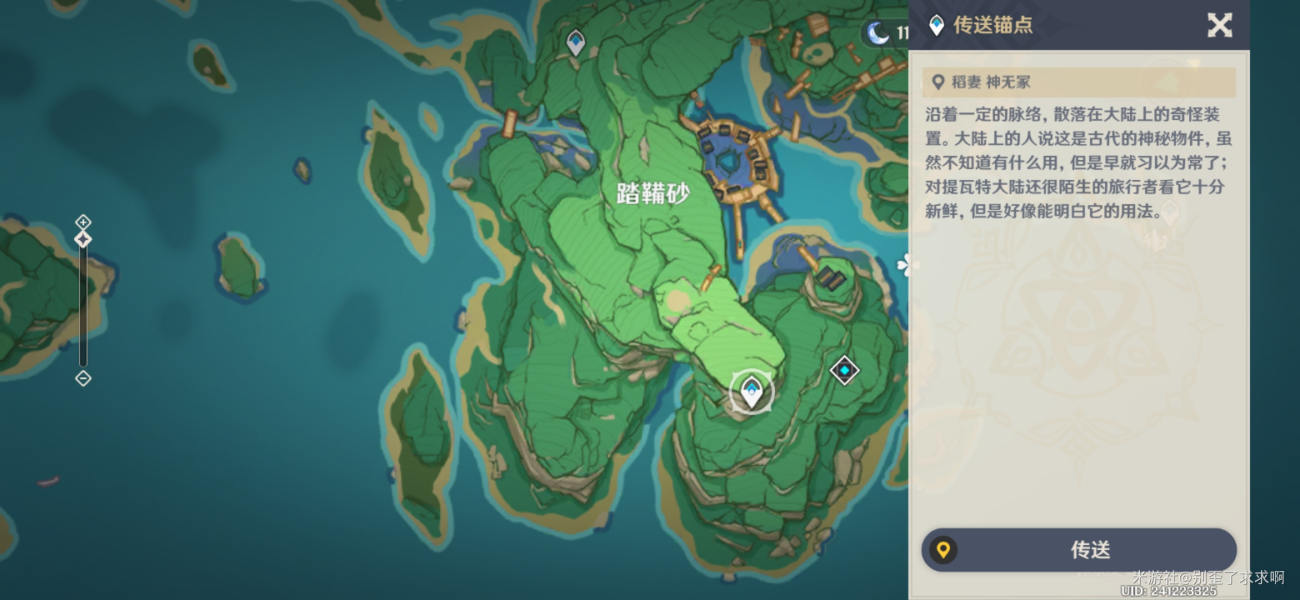The height and width of the screenshot is (600, 1300).
Task: Teleport using the 传送 button
Action: (1079, 550)
